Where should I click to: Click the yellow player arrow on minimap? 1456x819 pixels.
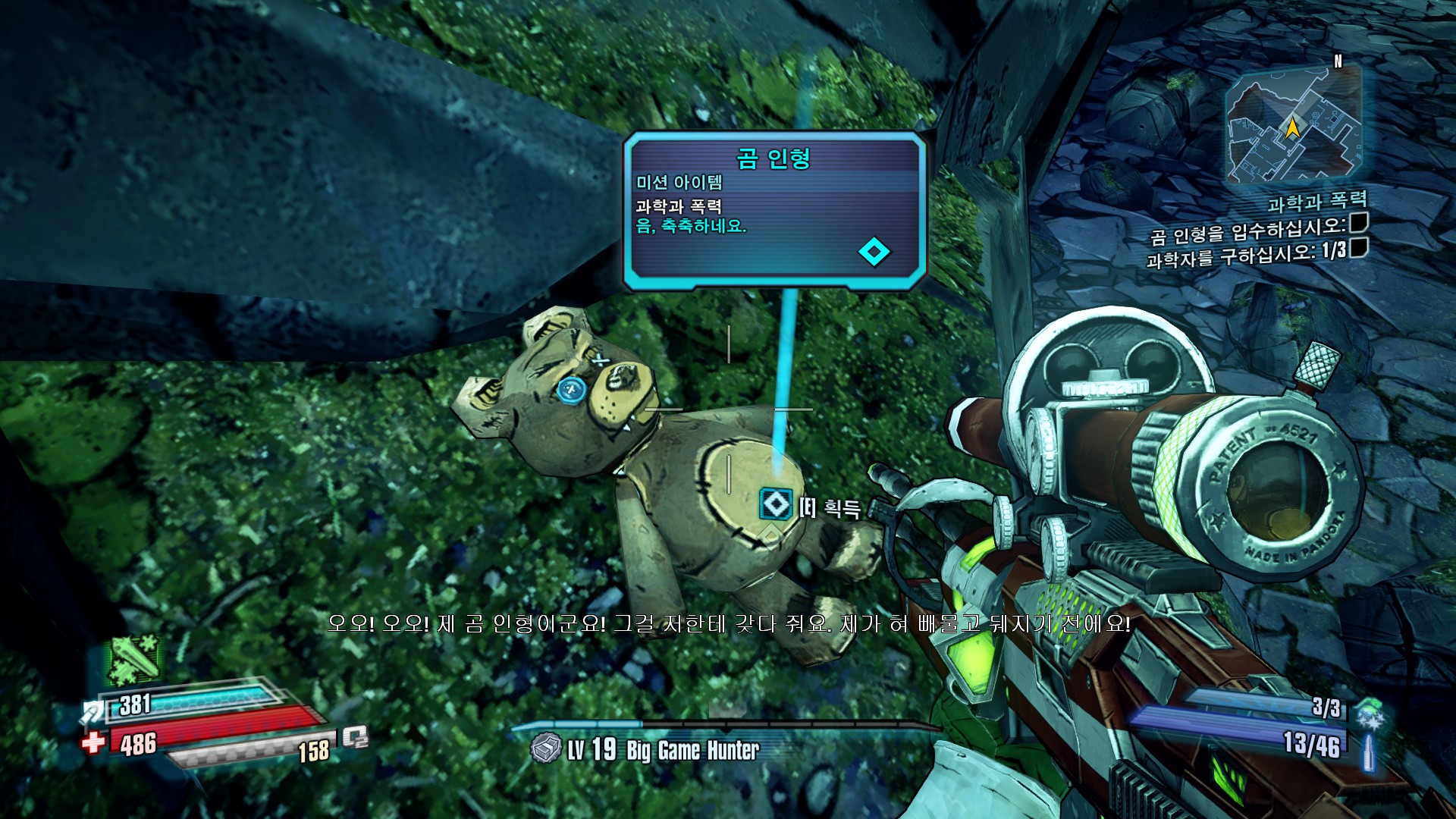(1292, 127)
